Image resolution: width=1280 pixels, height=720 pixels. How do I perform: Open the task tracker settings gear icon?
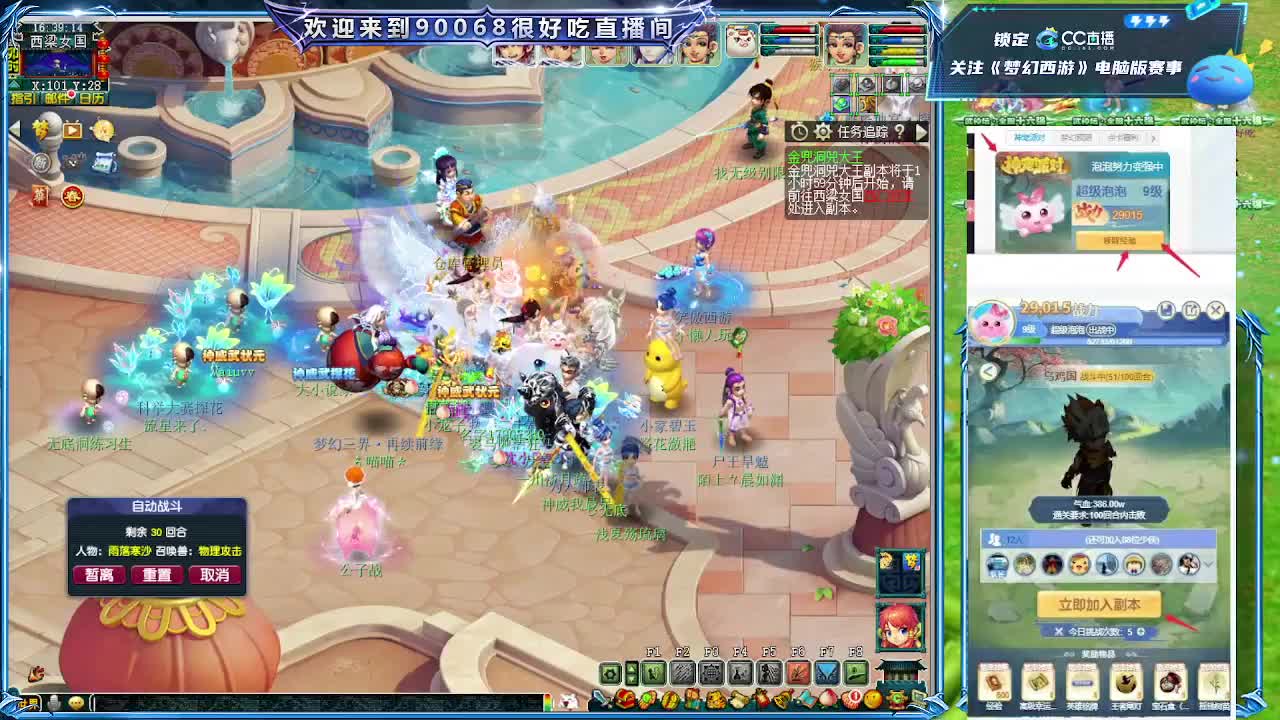(x=823, y=131)
